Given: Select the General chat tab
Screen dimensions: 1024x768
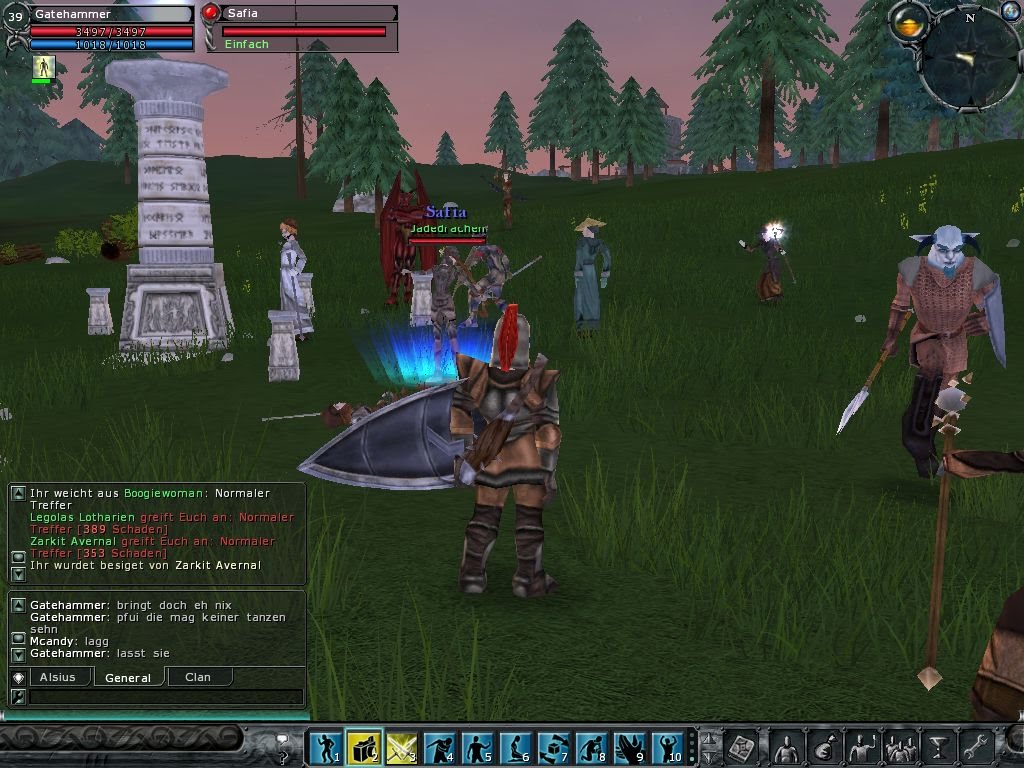Looking at the screenshot, I should pos(128,677).
